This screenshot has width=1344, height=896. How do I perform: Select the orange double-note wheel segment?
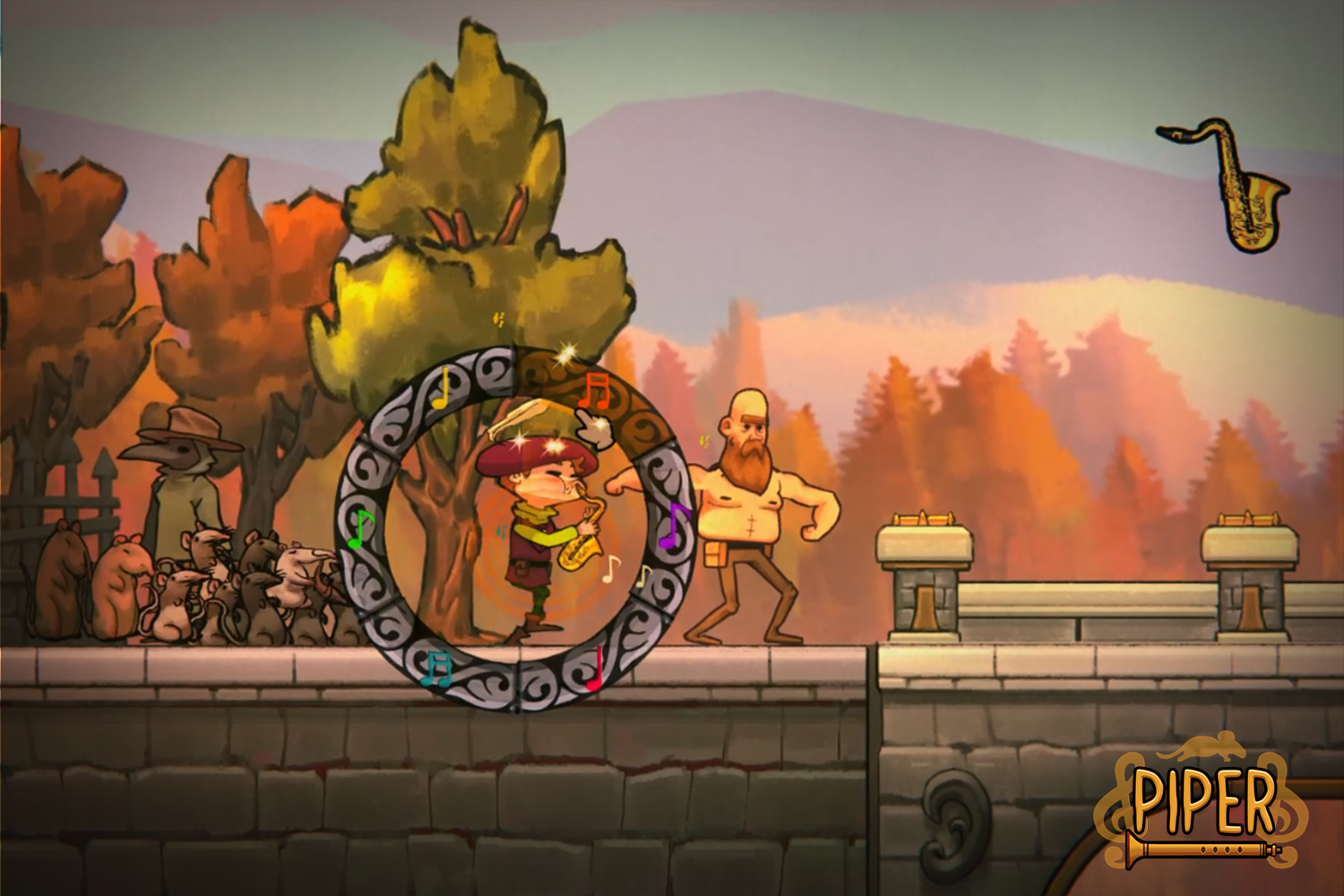coord(592,391)
